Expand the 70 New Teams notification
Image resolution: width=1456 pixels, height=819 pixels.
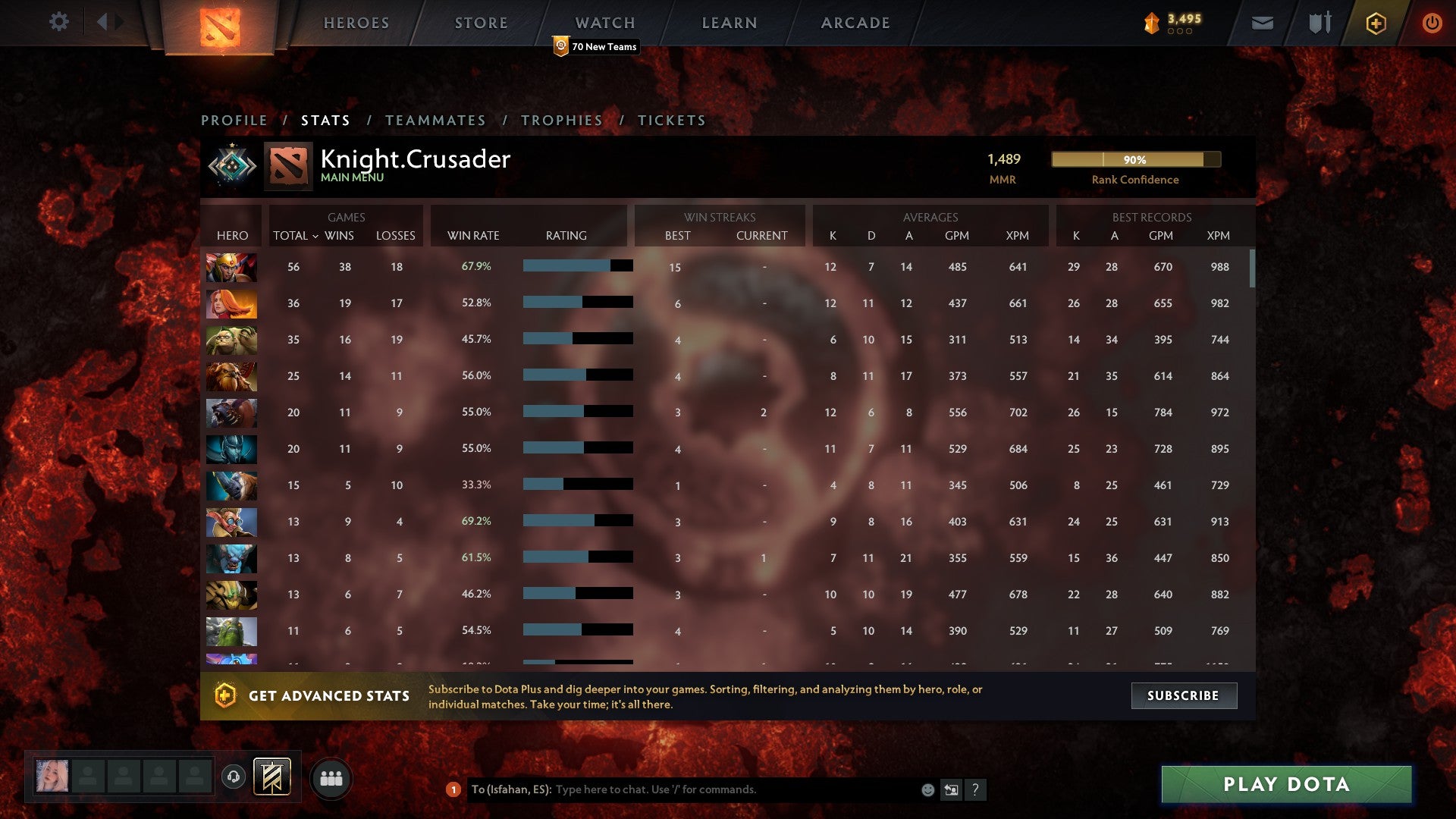coord(596,46)
